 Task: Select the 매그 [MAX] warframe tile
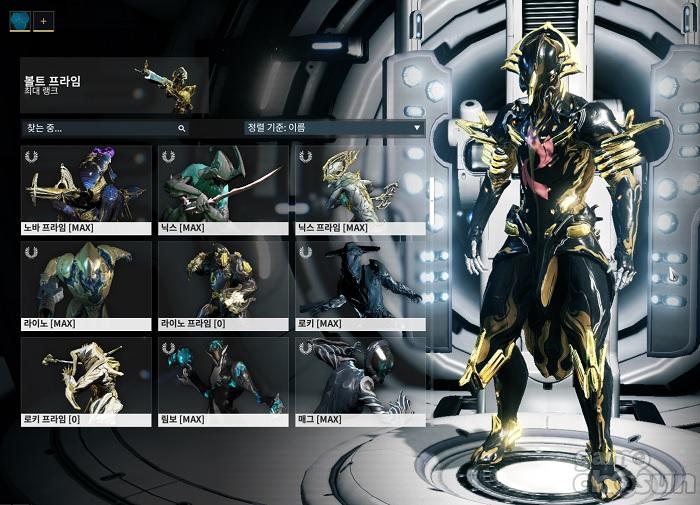click(361, 381)
